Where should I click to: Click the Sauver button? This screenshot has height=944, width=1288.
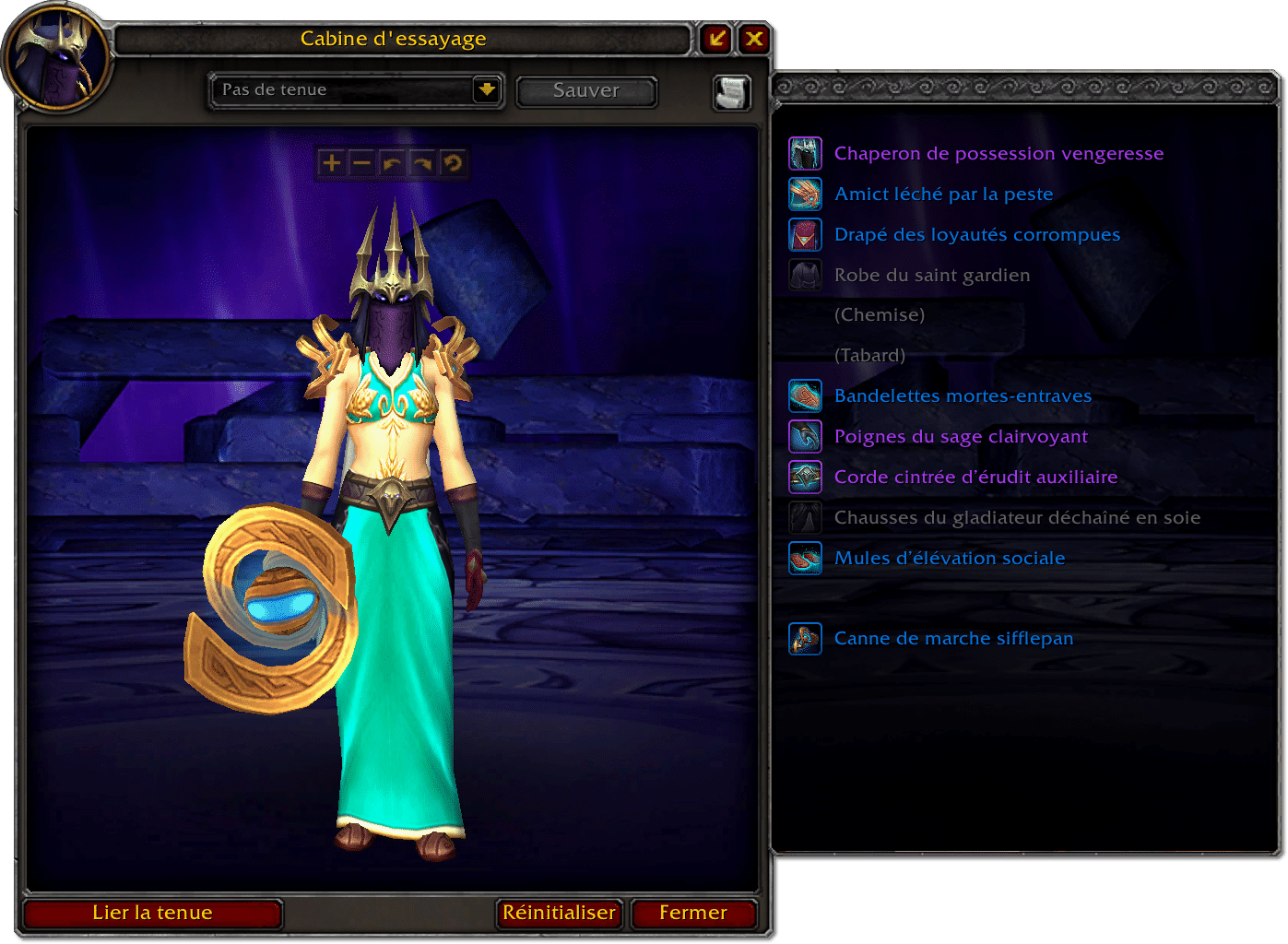(586, 91)
